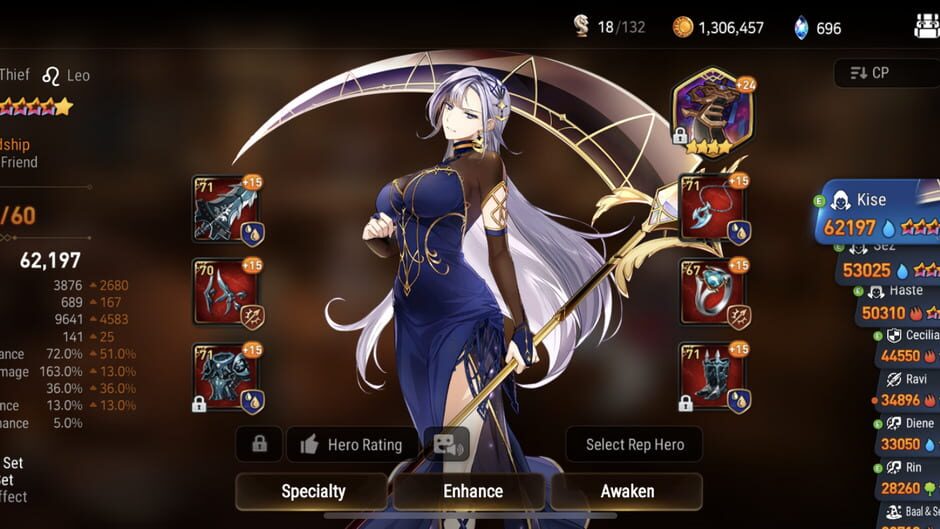940x529 pixels.
Task: Select the equipped boots slot
Action: 713,376
